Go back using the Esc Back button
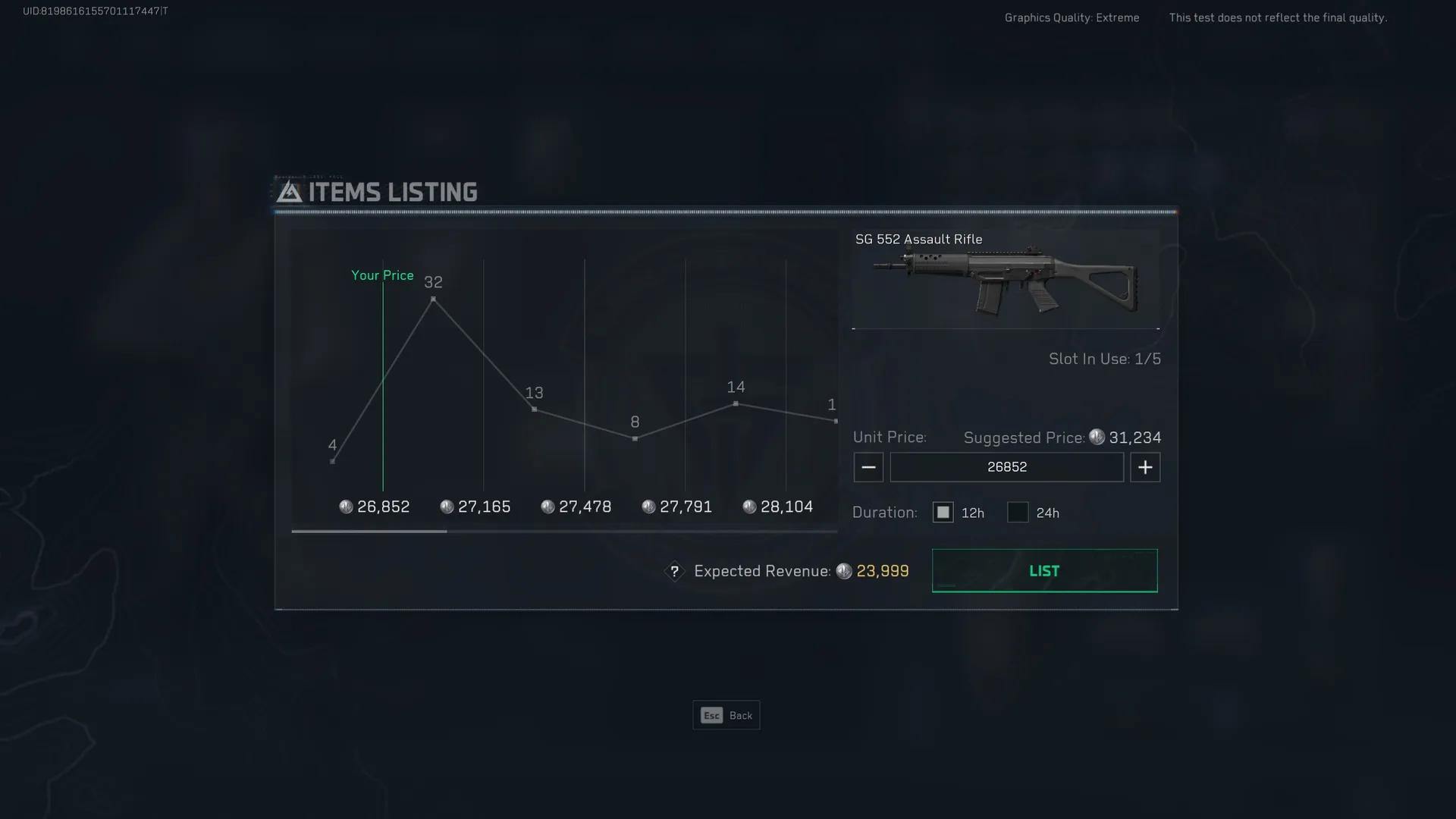The height and width of the screenshot is (819, 1456). [x=726, y=715]
